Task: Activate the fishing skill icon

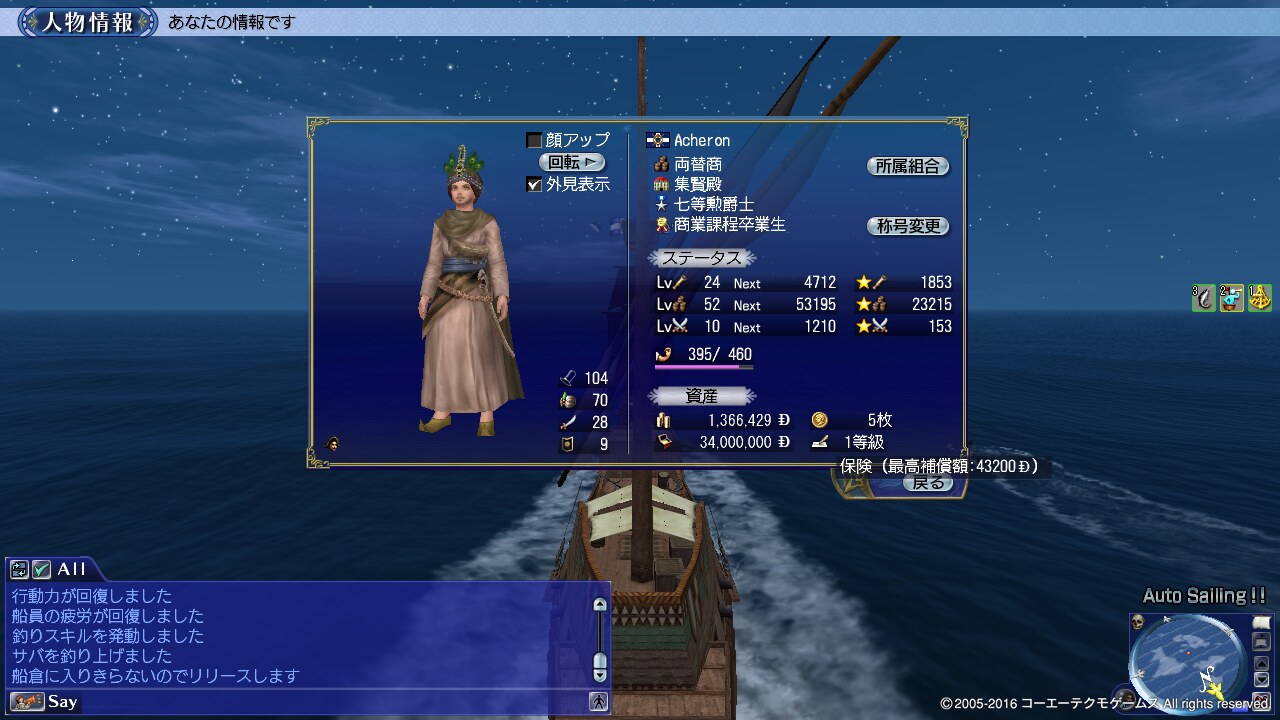Action: tap(1204, 297)
